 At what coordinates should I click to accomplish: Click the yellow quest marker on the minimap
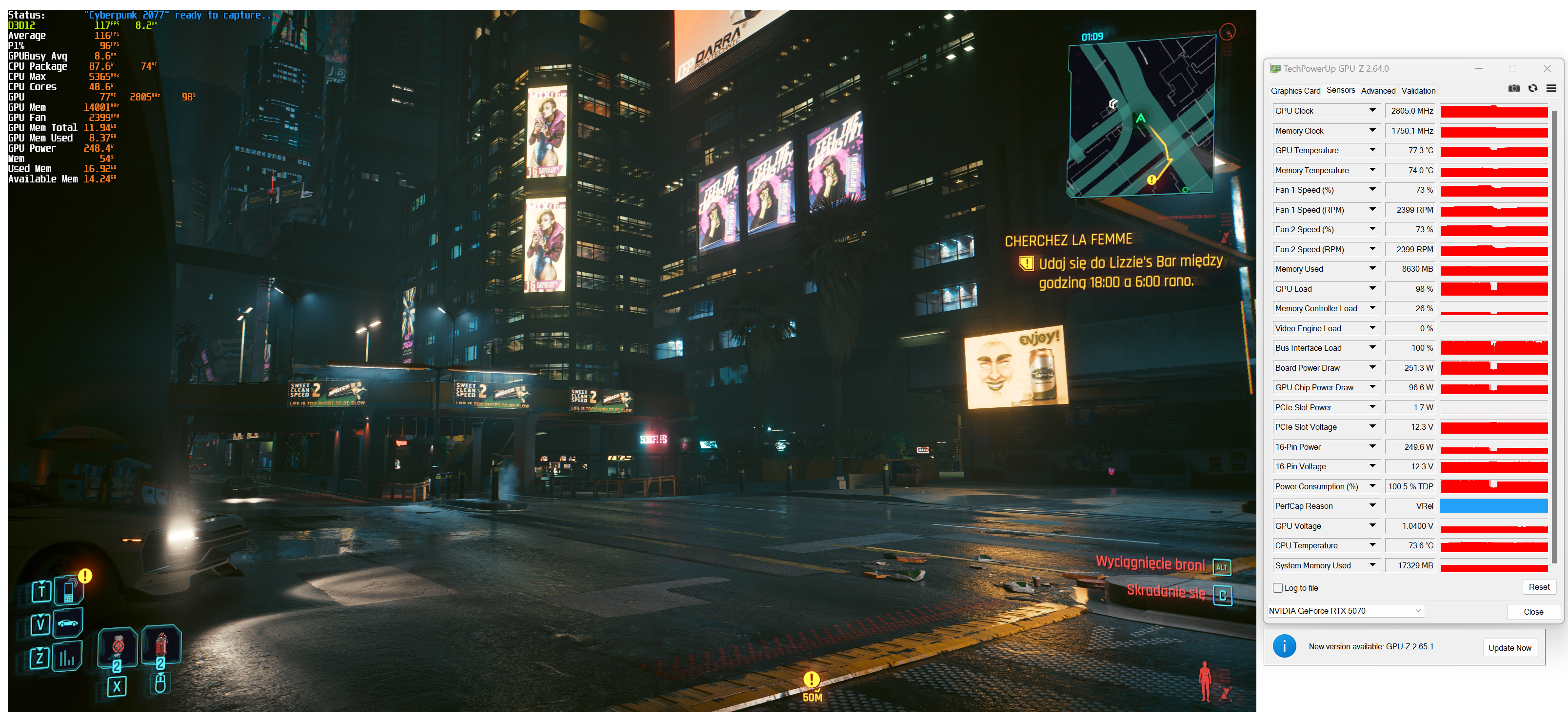1151,180
